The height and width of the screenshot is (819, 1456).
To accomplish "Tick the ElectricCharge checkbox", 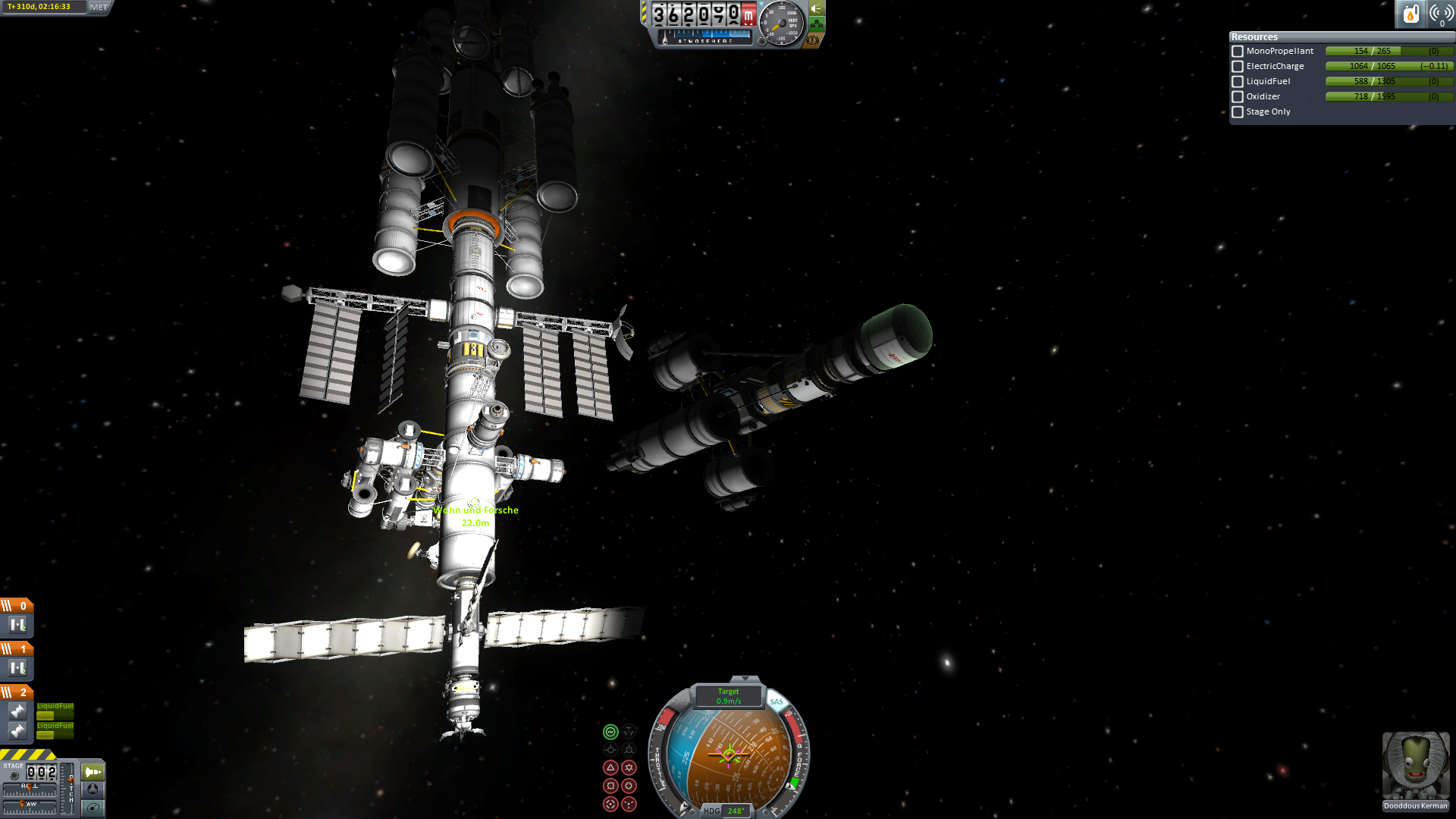I will (1238, 67).
